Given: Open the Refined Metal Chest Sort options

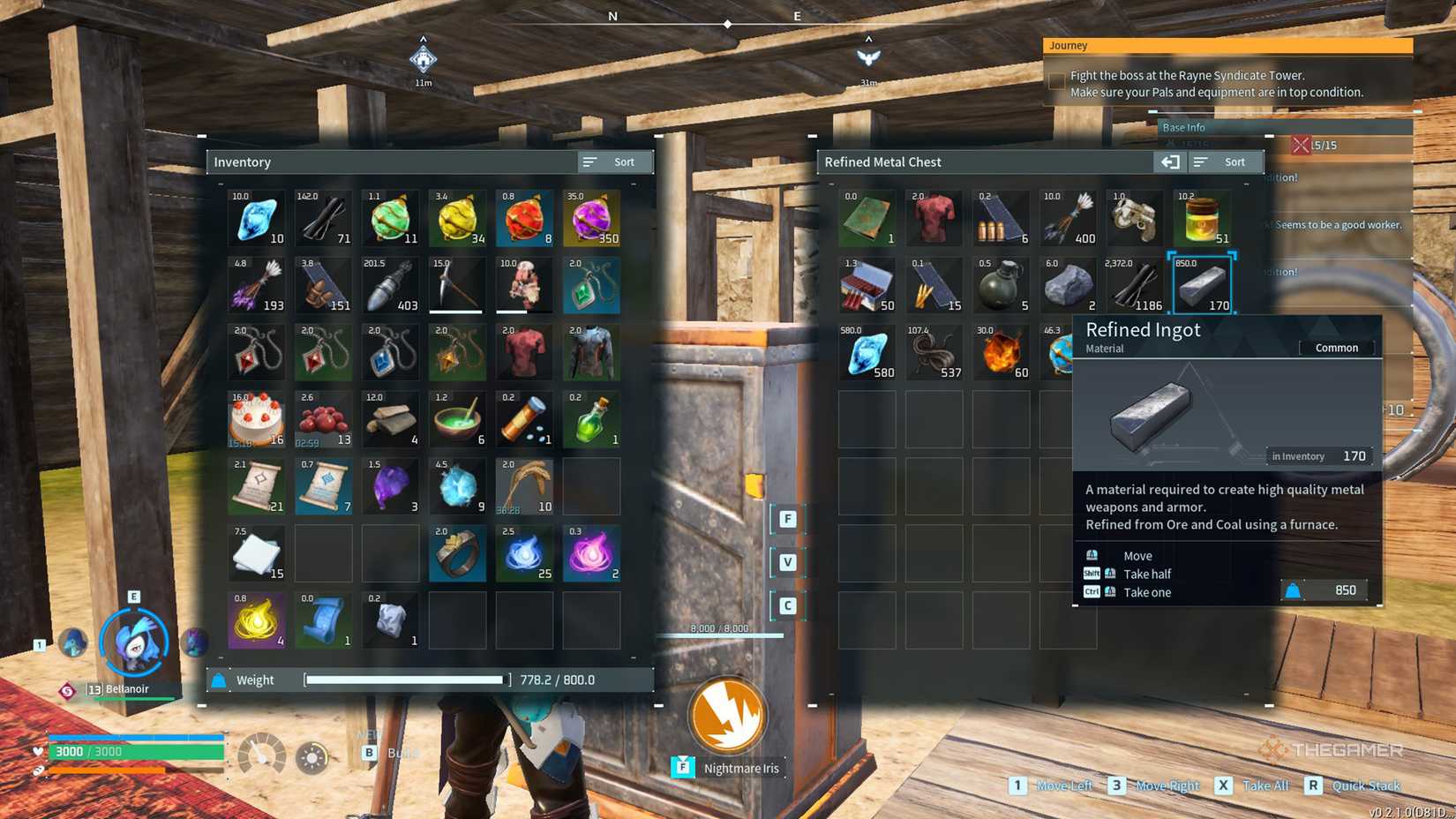Looking at the screenshot, I should [x=1226, y=162].
